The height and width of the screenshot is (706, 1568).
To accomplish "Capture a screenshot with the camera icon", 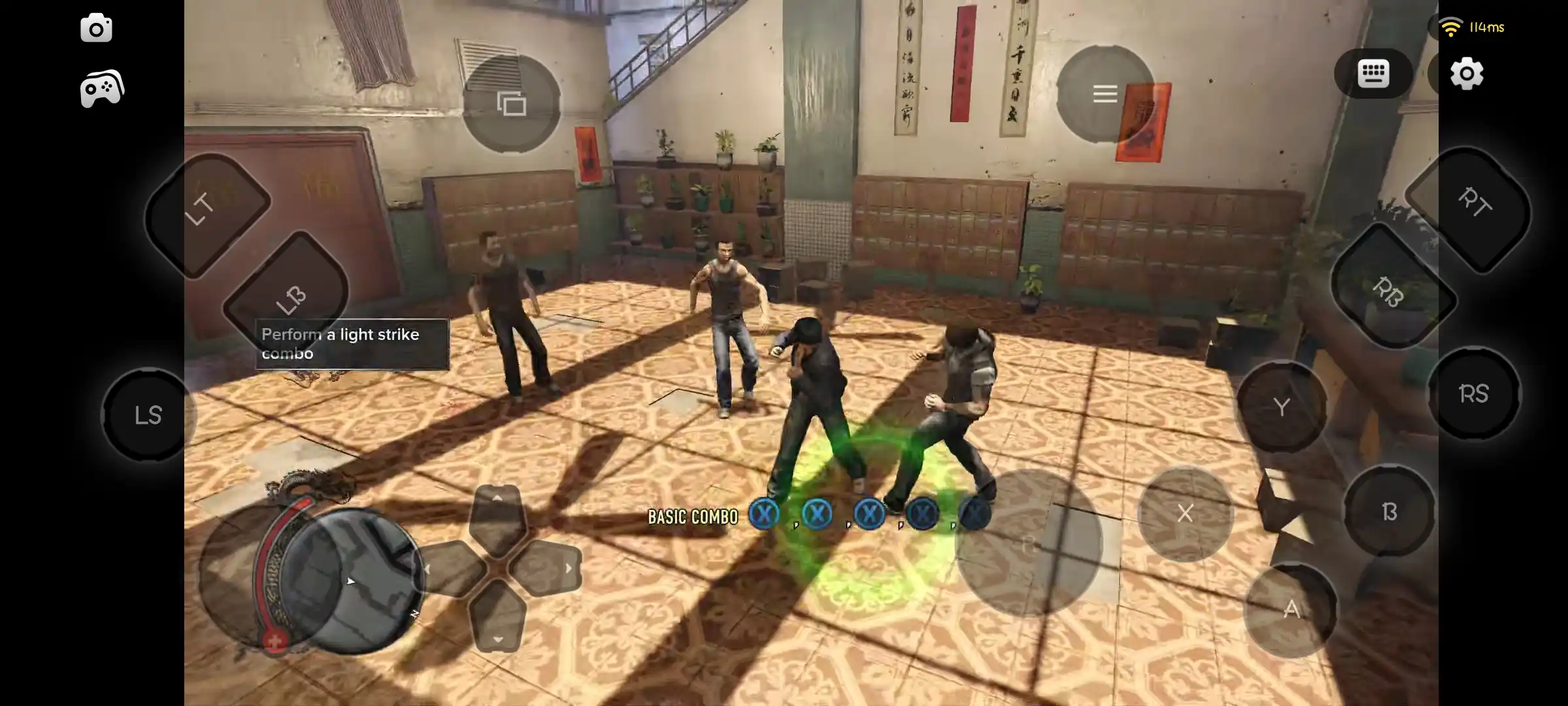I will click(97, 27).
